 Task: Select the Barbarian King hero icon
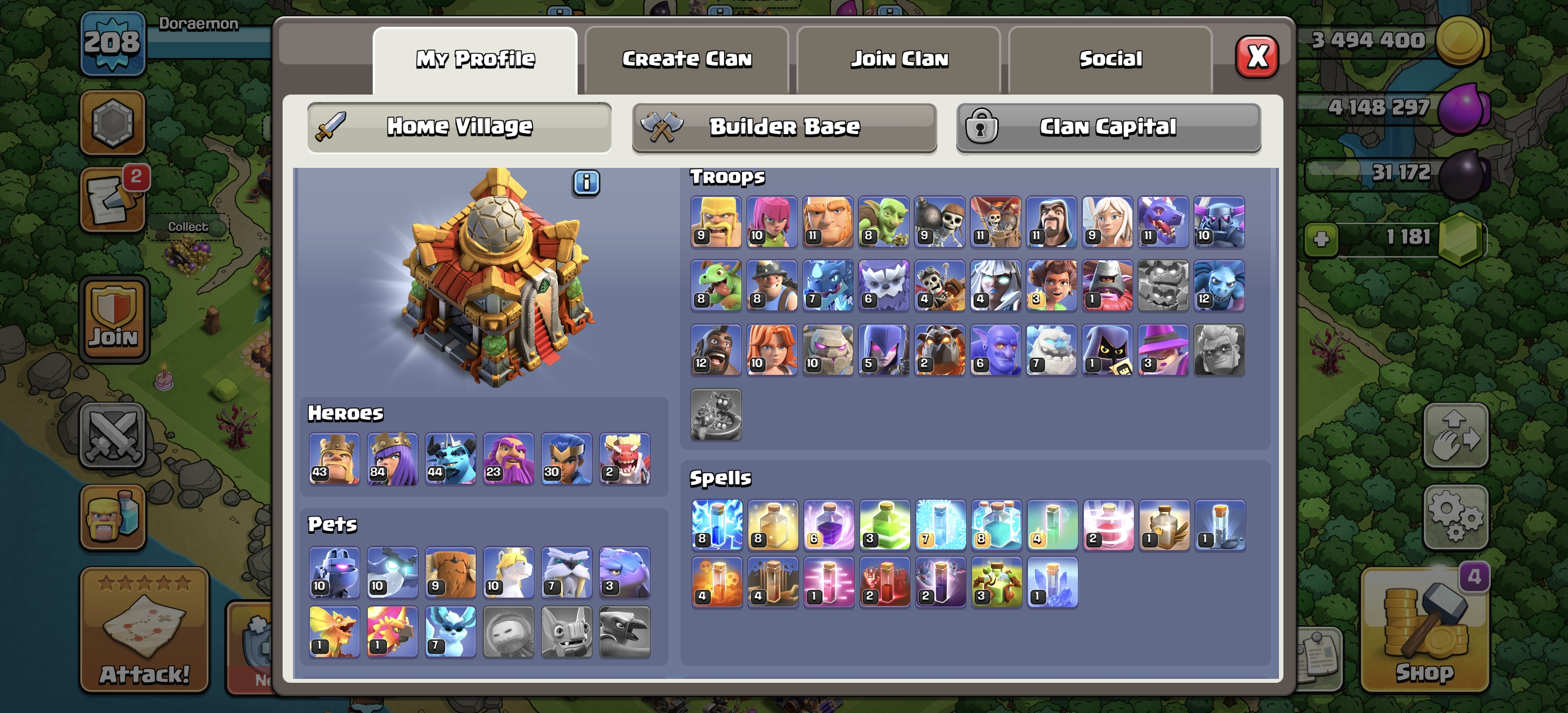[x=334, y=458]
